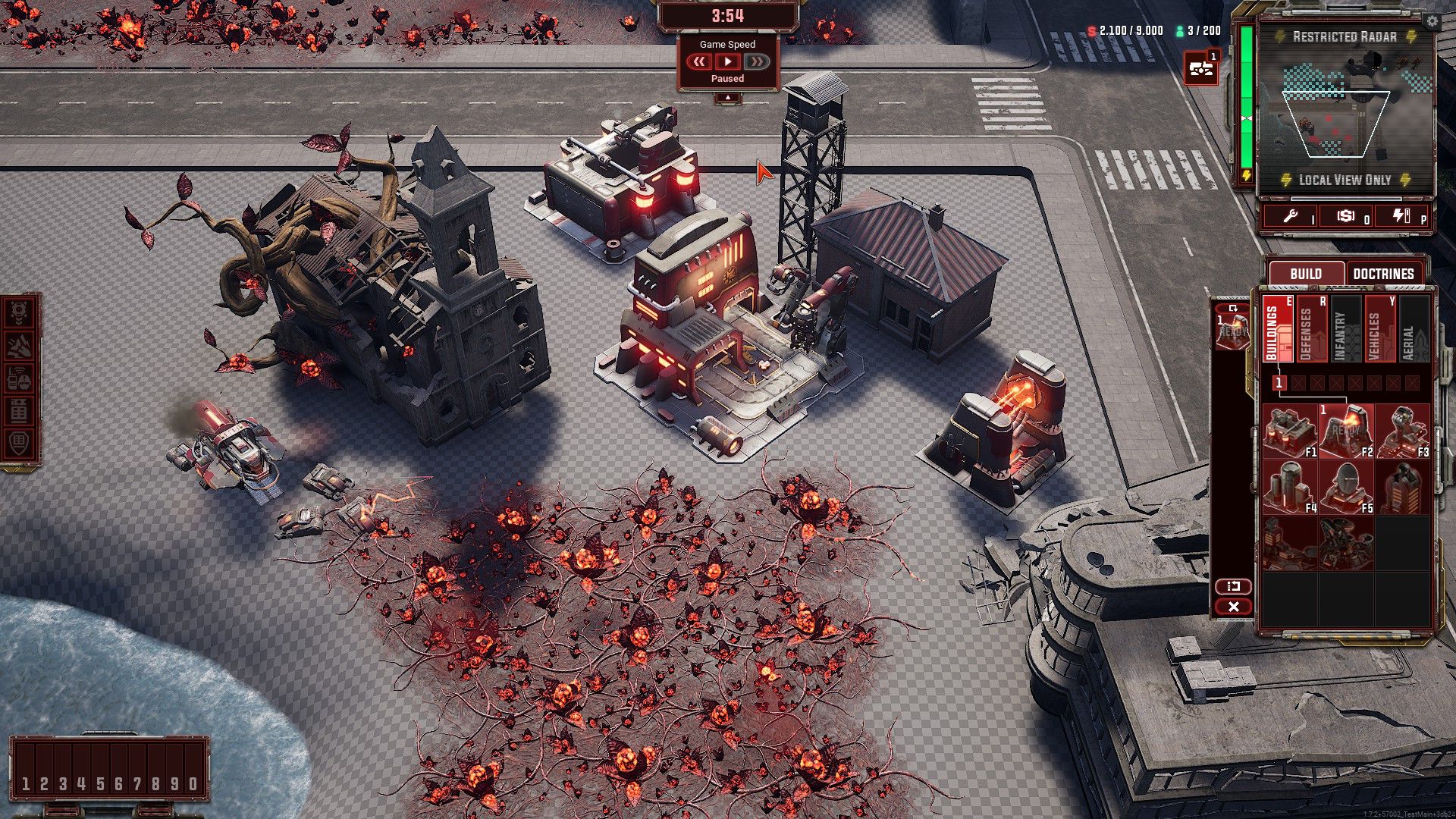This screenshot has height=819, width=1456.
Task: Activate the wrench repair mode
Action: click(x=1291, y=216)
